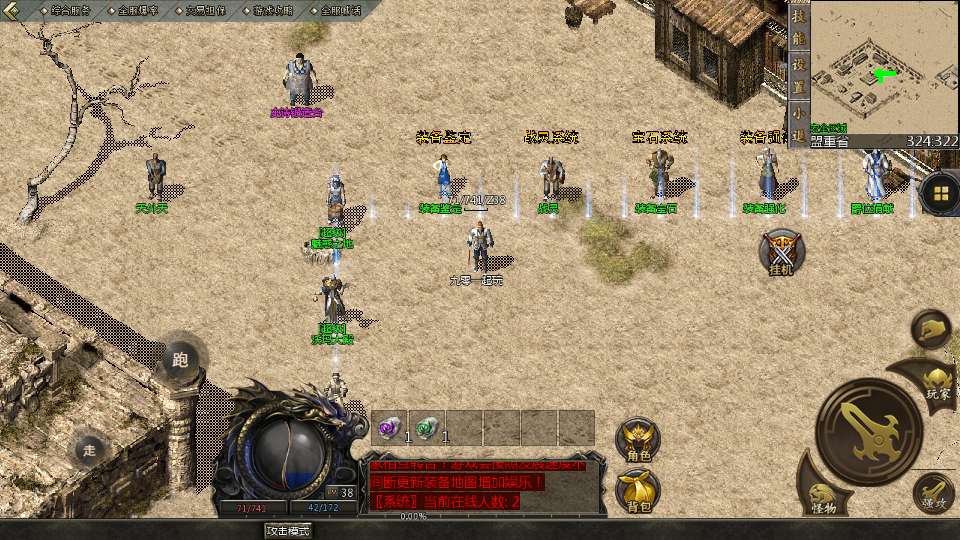960x540 pixels.
Task: Toggle the four-square grid menu button
Action: click(x=940, y=192)
